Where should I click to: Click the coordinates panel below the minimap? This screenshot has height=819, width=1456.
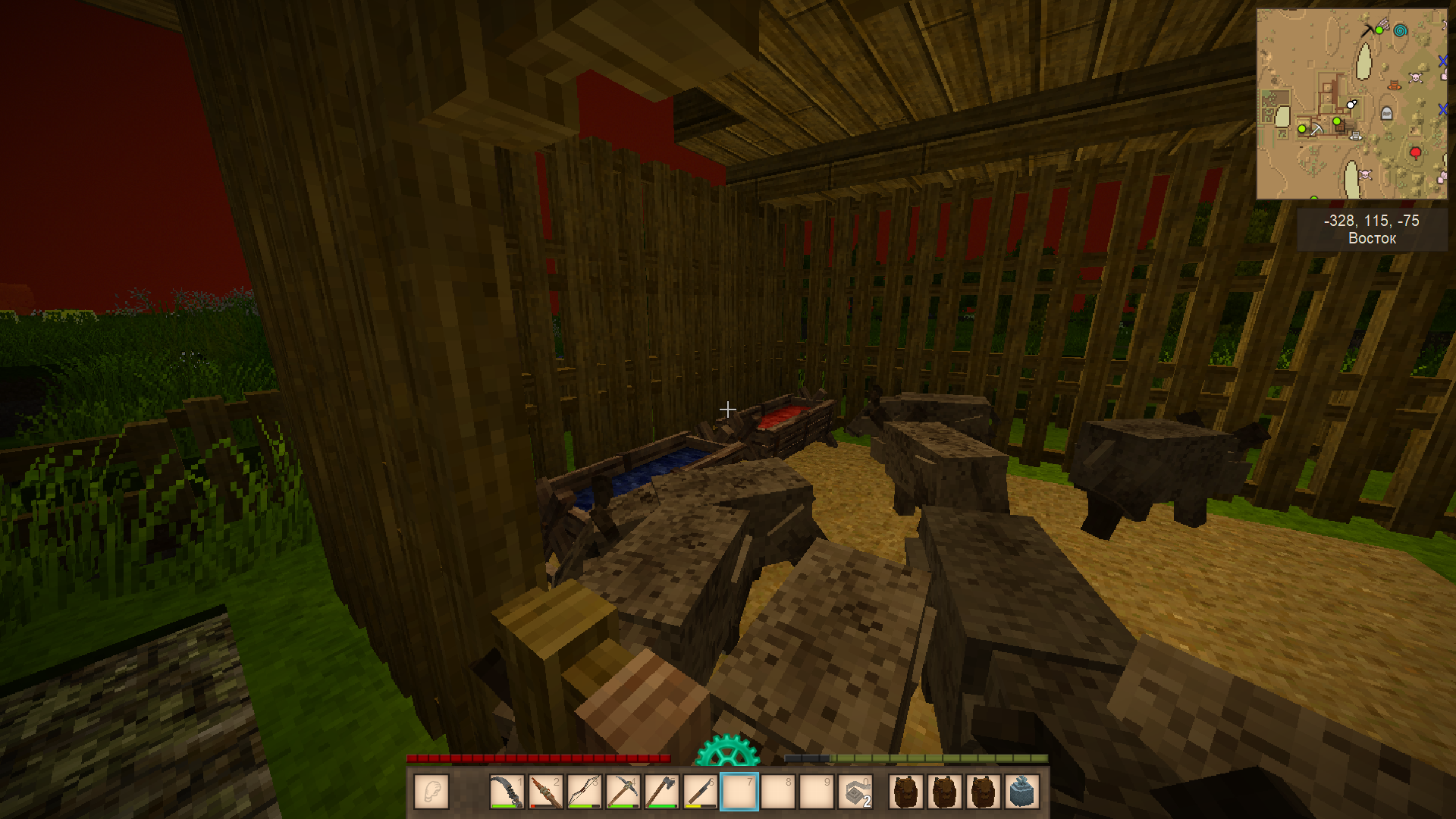[1372, 229]
